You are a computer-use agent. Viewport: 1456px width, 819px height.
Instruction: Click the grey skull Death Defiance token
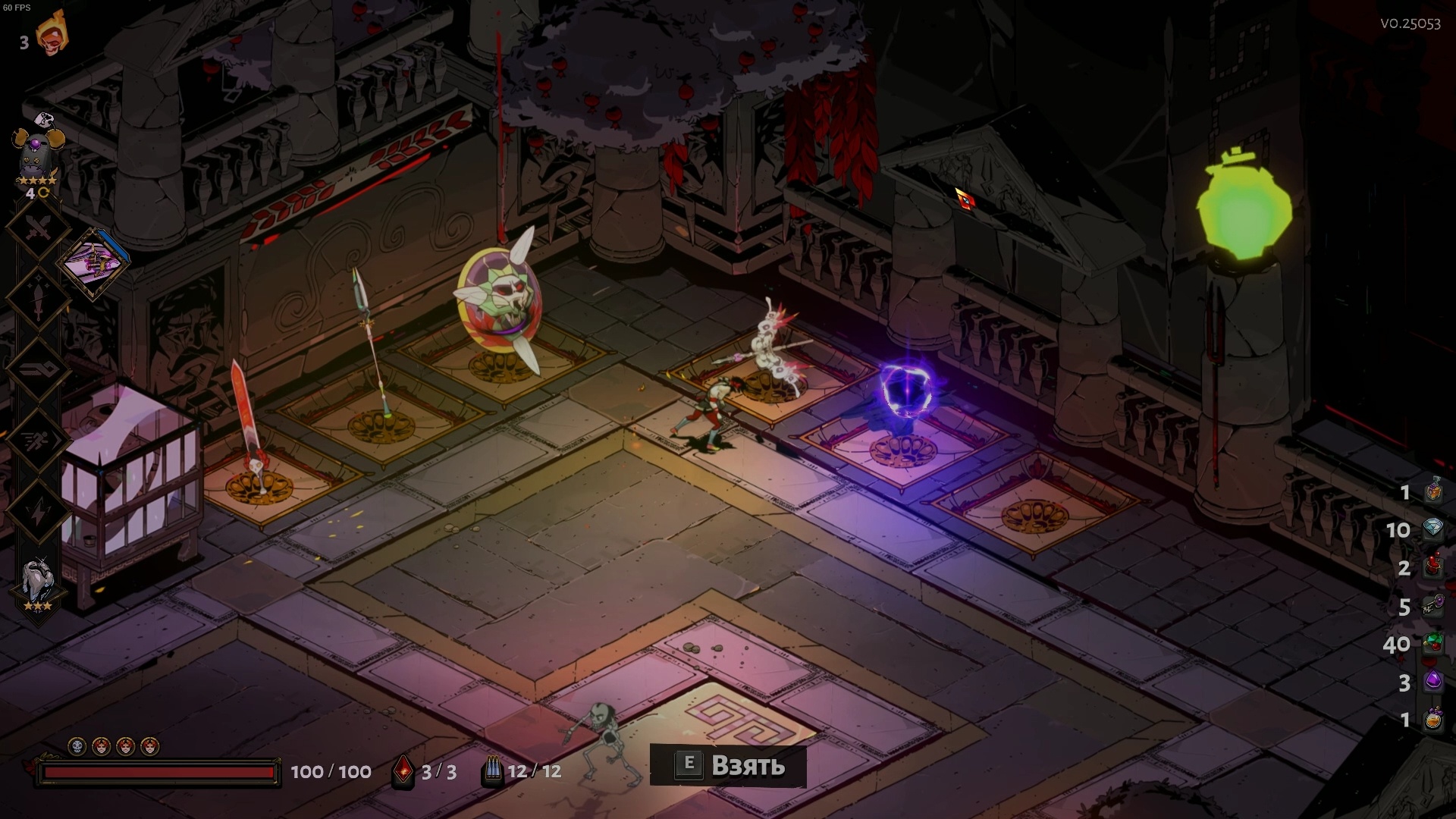click(x=77, y=747)
